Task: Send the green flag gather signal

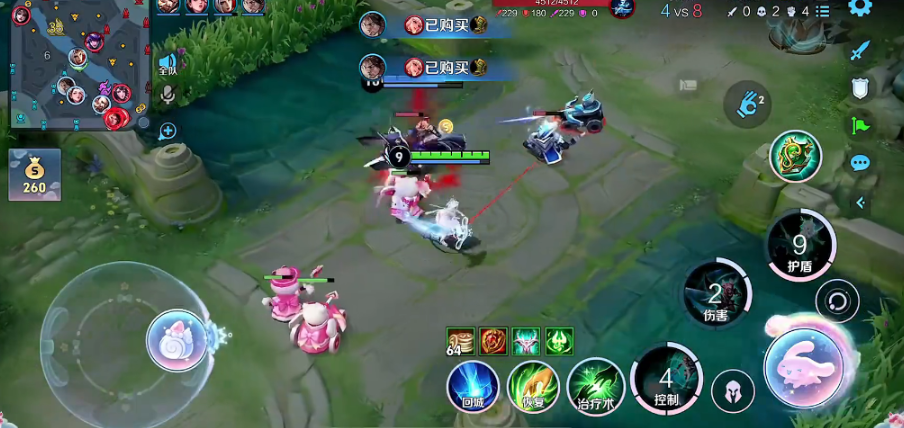Action: tap(860, 126)
